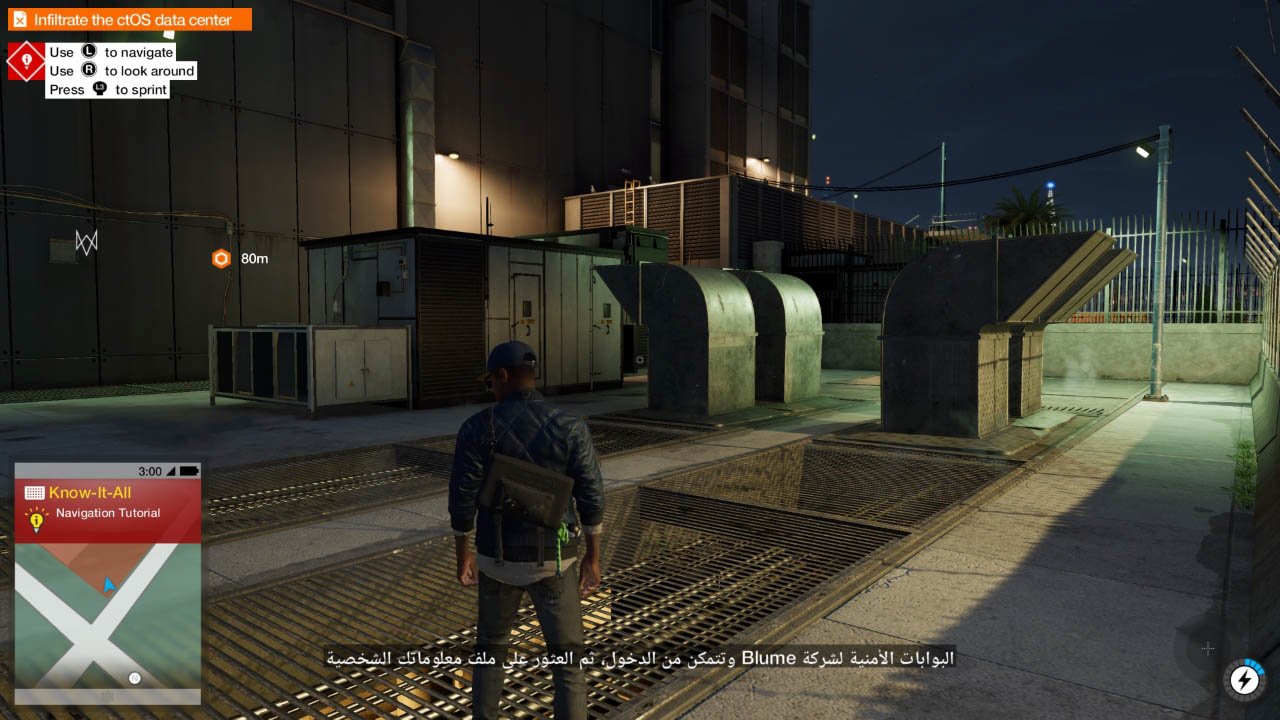Click the orange hexagonal waypoint marker
The width and height of the screenshot is (1280, 720).
[219, 257]
